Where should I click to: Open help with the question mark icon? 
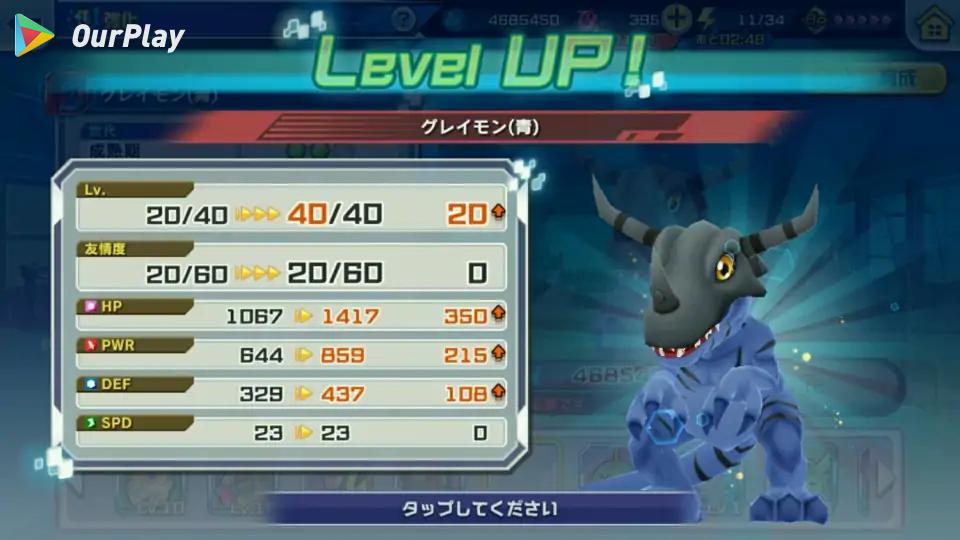click(x=403, y=18)
